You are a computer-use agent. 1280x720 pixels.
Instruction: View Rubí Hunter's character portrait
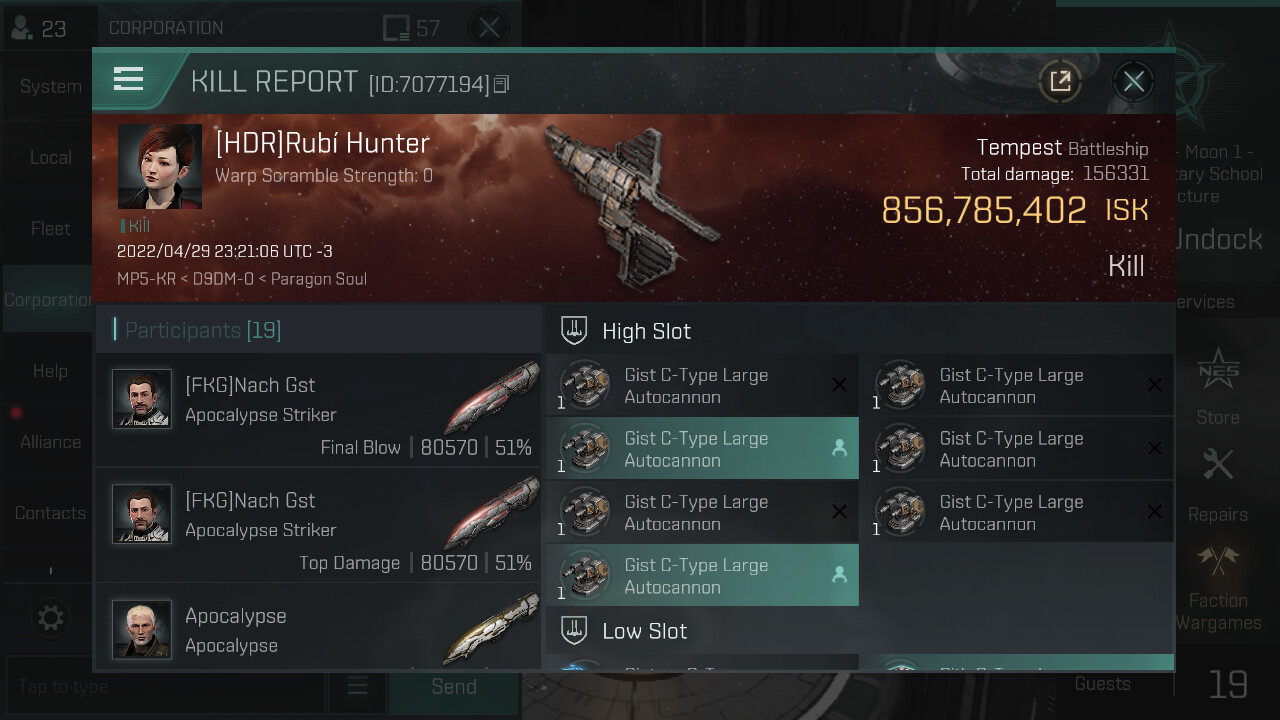click(x=160, y=167)
